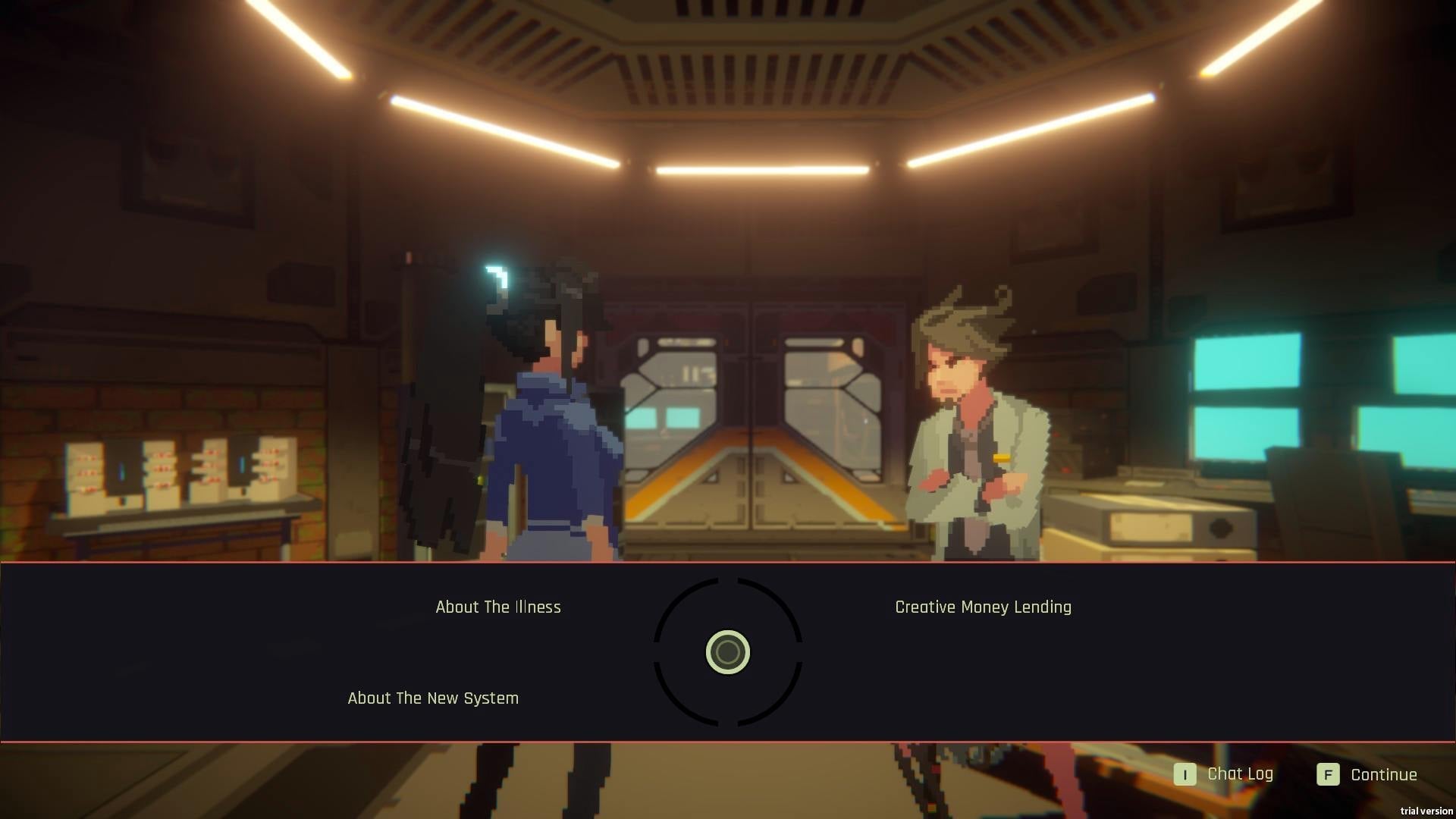Ask About The New System
This screenshot has height=819, width=1456.
coord(433,698)
